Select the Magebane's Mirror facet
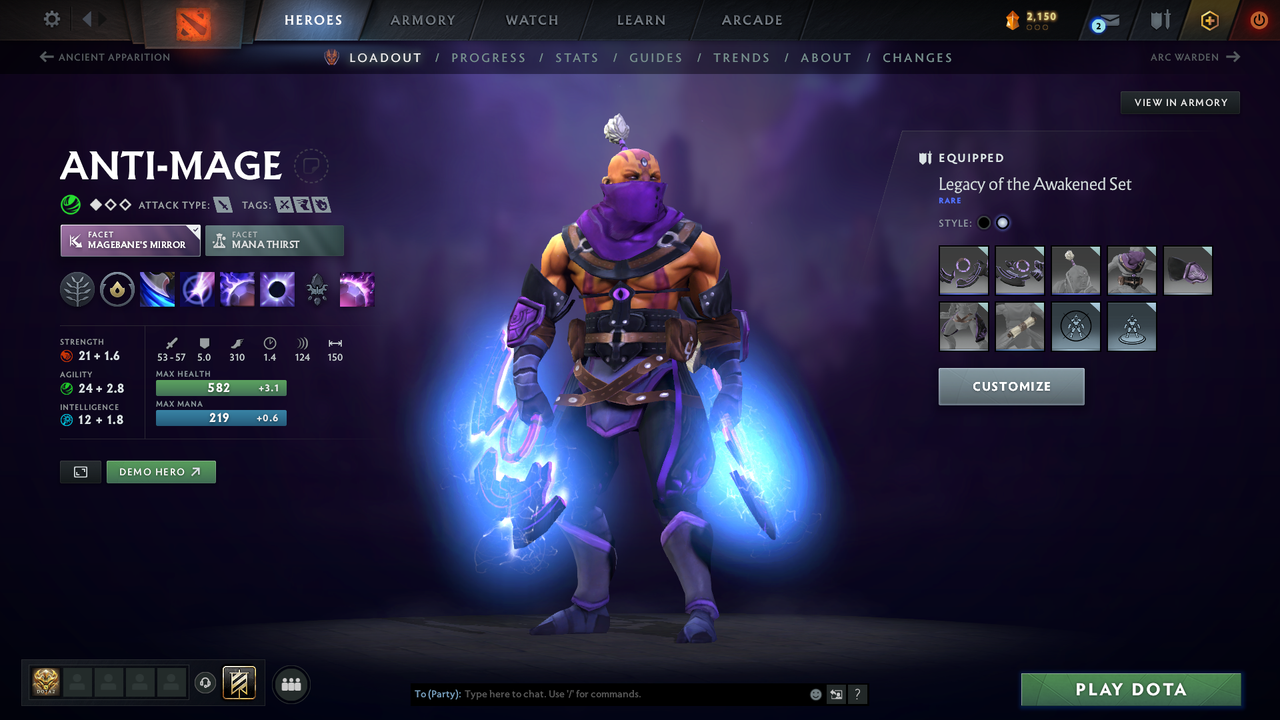 [130, 240]
